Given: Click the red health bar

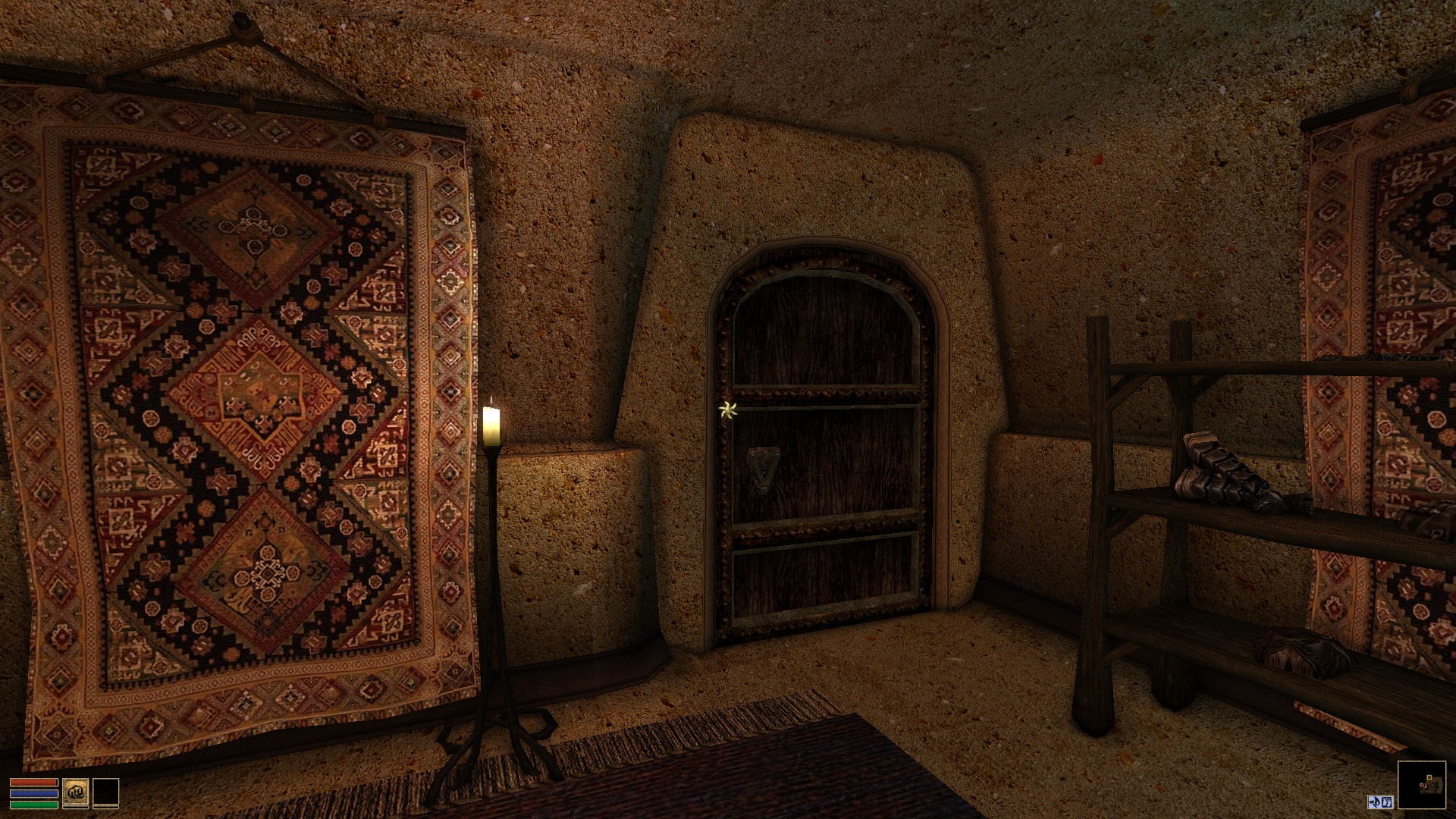Looking at the screenshot, I should (x=32, y=781).
